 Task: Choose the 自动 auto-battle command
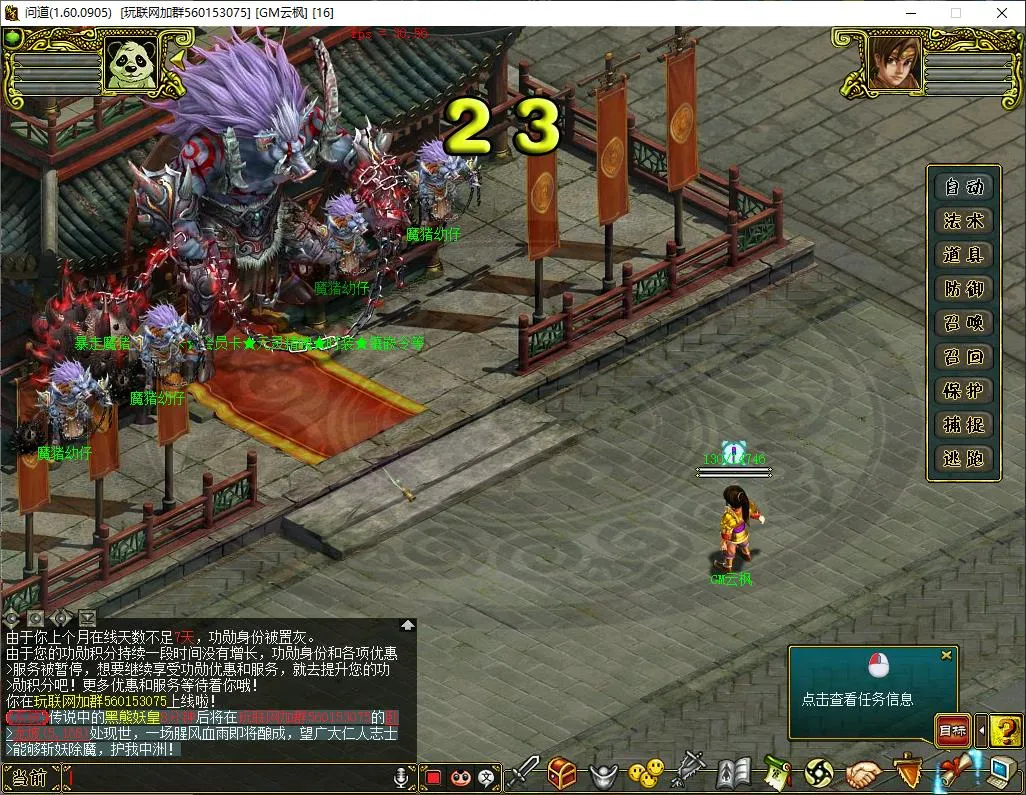pos(963,187)
